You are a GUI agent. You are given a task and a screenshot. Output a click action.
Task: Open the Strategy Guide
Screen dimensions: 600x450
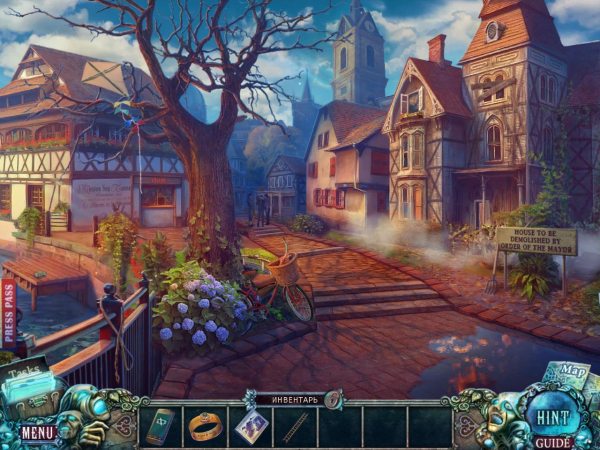553,439
